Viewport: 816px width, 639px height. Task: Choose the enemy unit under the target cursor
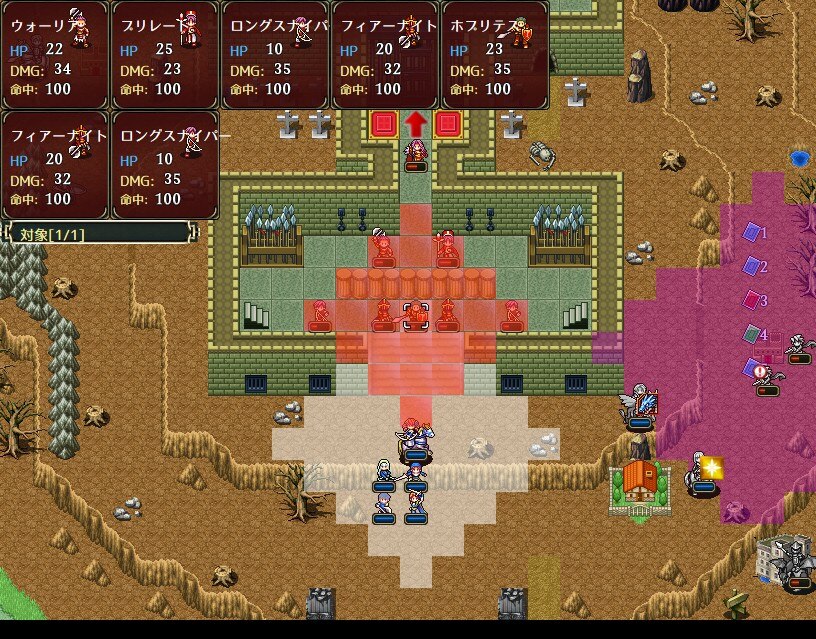[x=415, y=314]
